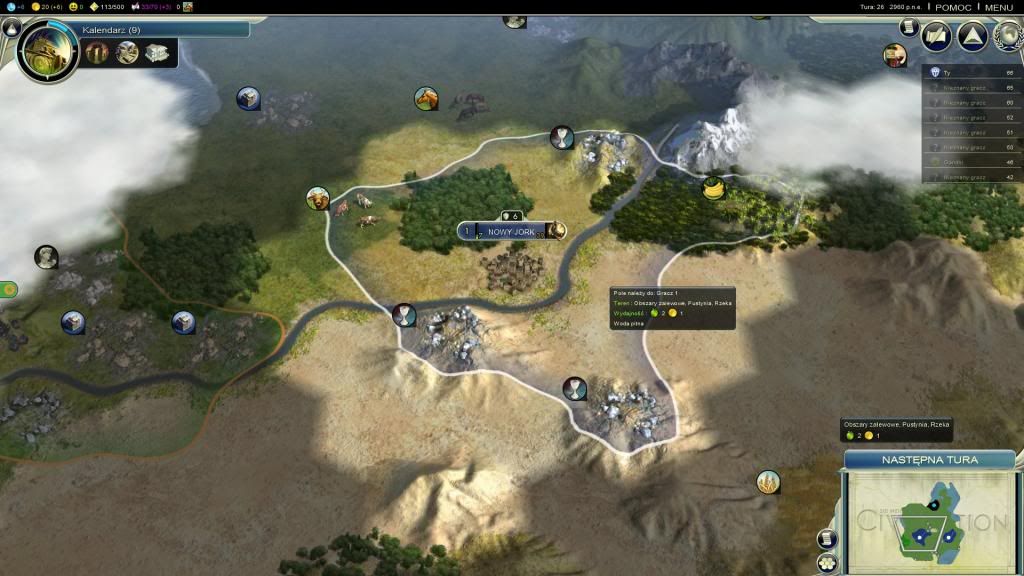The height and width of the screenshot is (576, 1024).
Task: Click the Następna Tura button
Action: click(929, 460)
